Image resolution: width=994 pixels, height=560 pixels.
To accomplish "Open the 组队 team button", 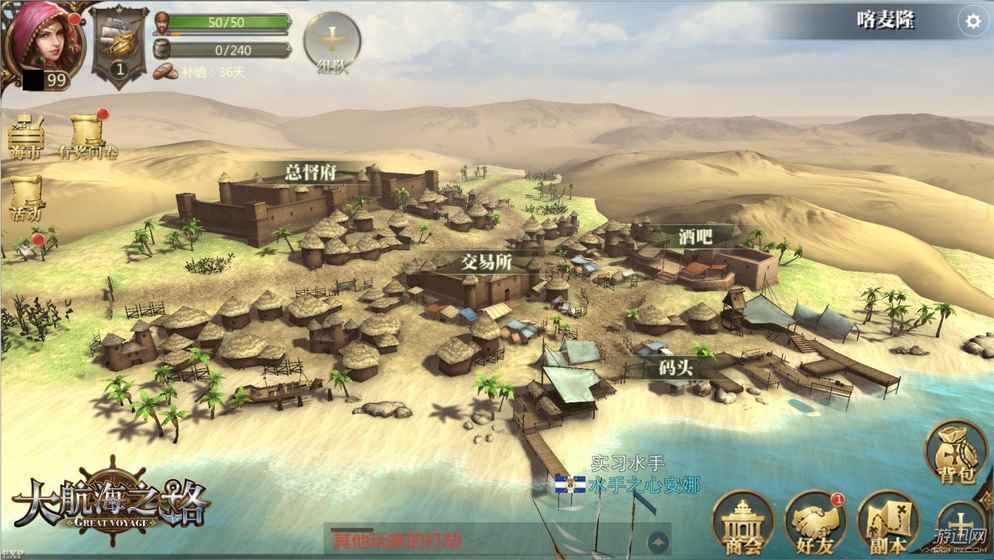I will 332,41.
